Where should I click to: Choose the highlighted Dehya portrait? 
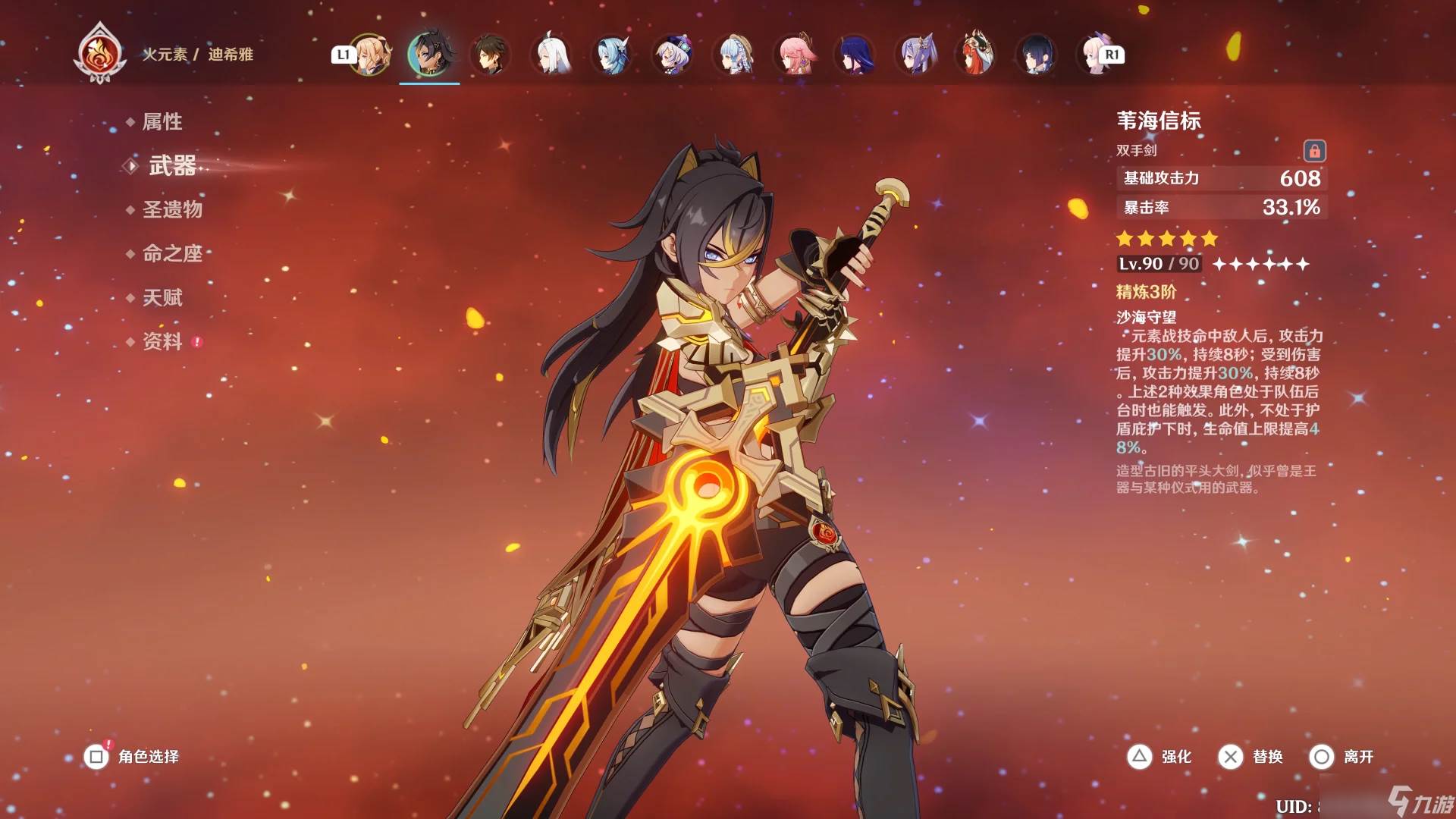coord(429,55)
